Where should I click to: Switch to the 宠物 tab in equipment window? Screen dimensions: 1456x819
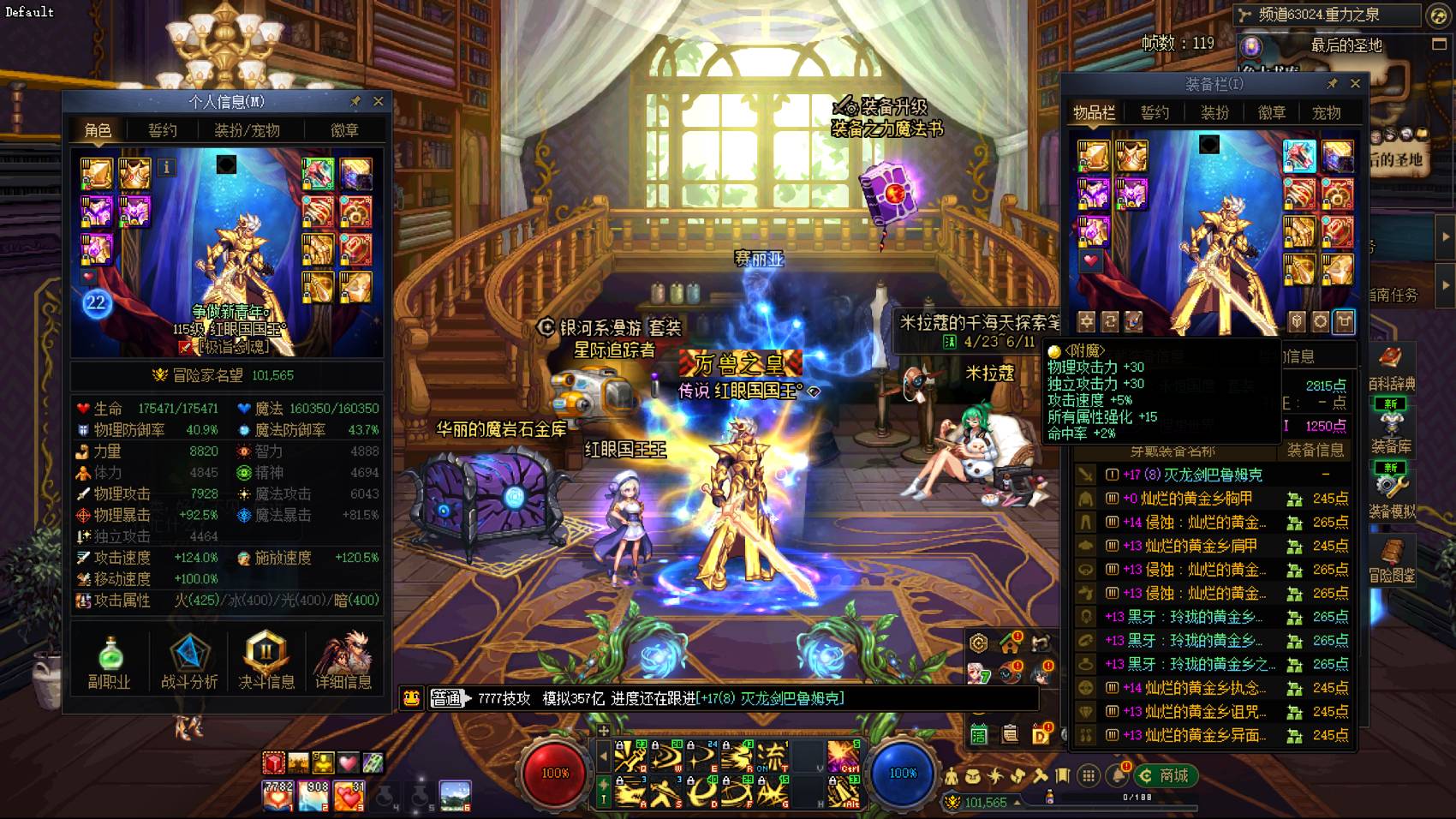[1326, 112]
